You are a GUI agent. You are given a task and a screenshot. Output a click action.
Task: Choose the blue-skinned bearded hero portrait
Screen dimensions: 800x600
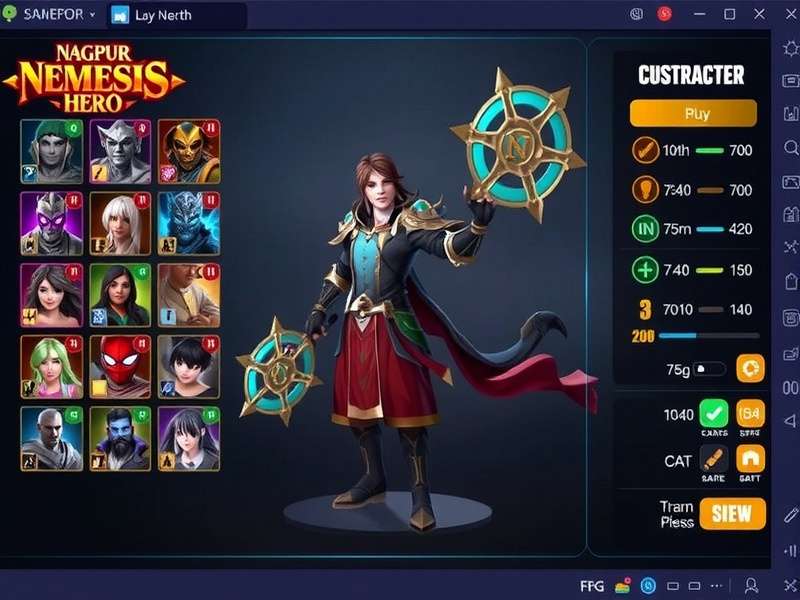pyautogui.click(x=120, y=438)
